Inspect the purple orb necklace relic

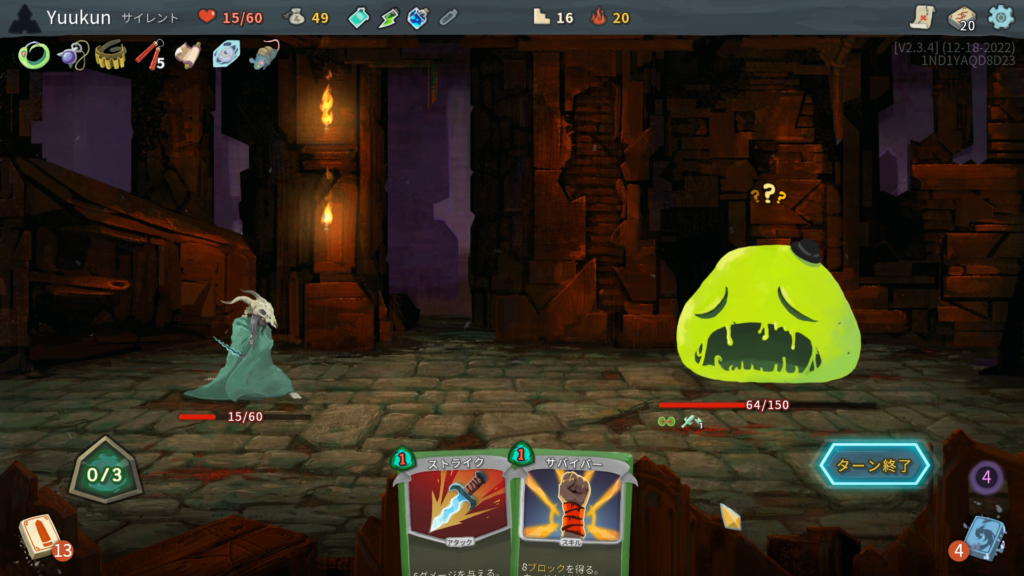pyautogui.click(x=71, y=55)
